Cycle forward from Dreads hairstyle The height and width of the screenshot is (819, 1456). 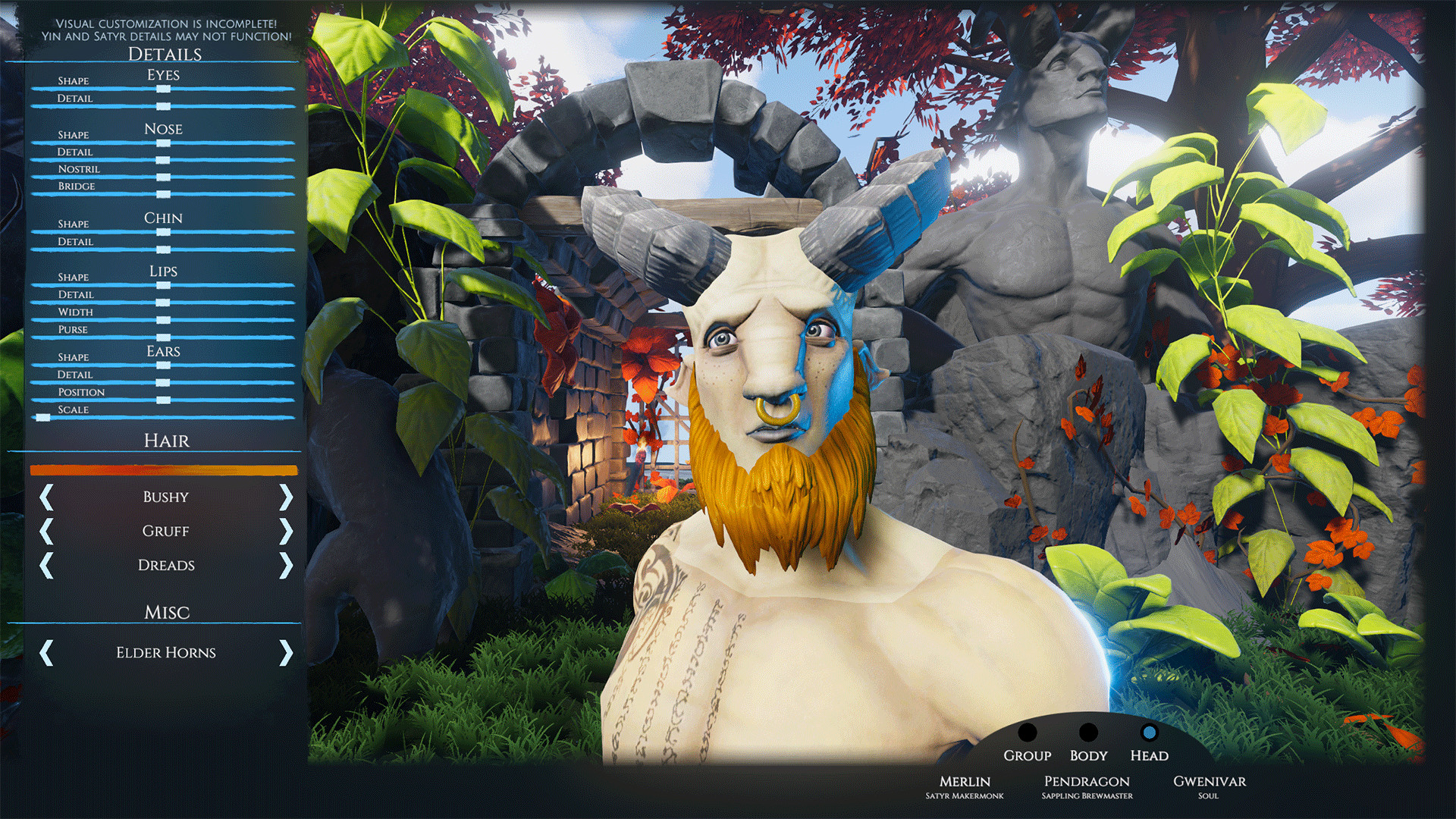[x=286, y=566]
